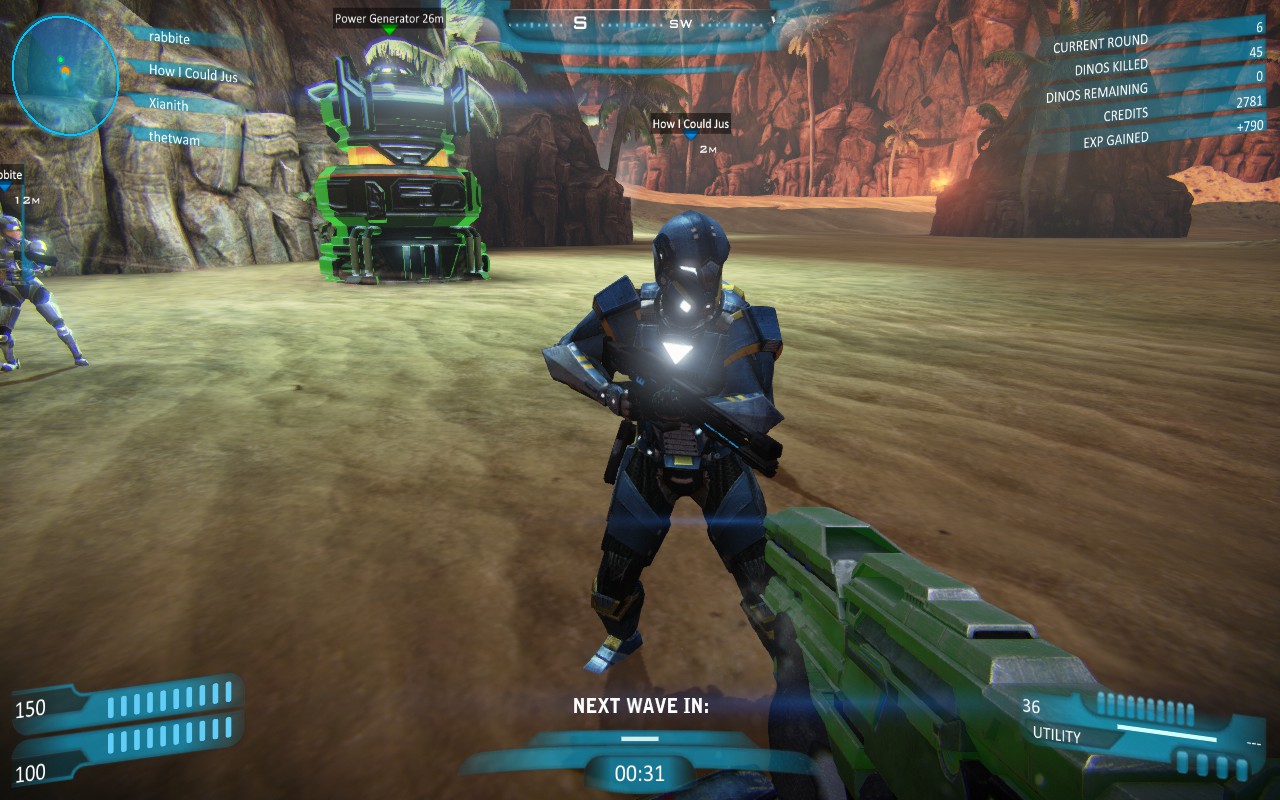The image size is (1280, 800).
Task: Choose thetwam in the squad list
Action: pos(175,139)
